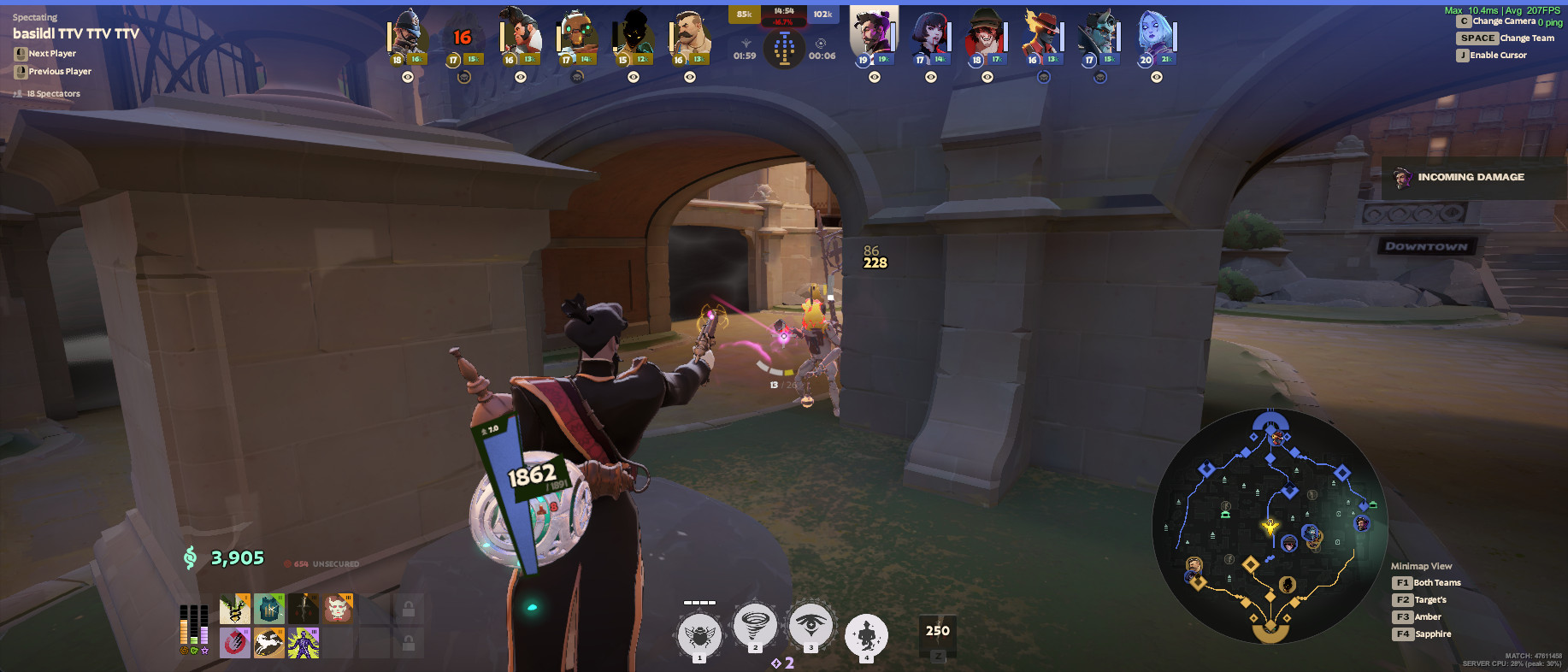Click the locked item slot padlock

click(410, 610)
